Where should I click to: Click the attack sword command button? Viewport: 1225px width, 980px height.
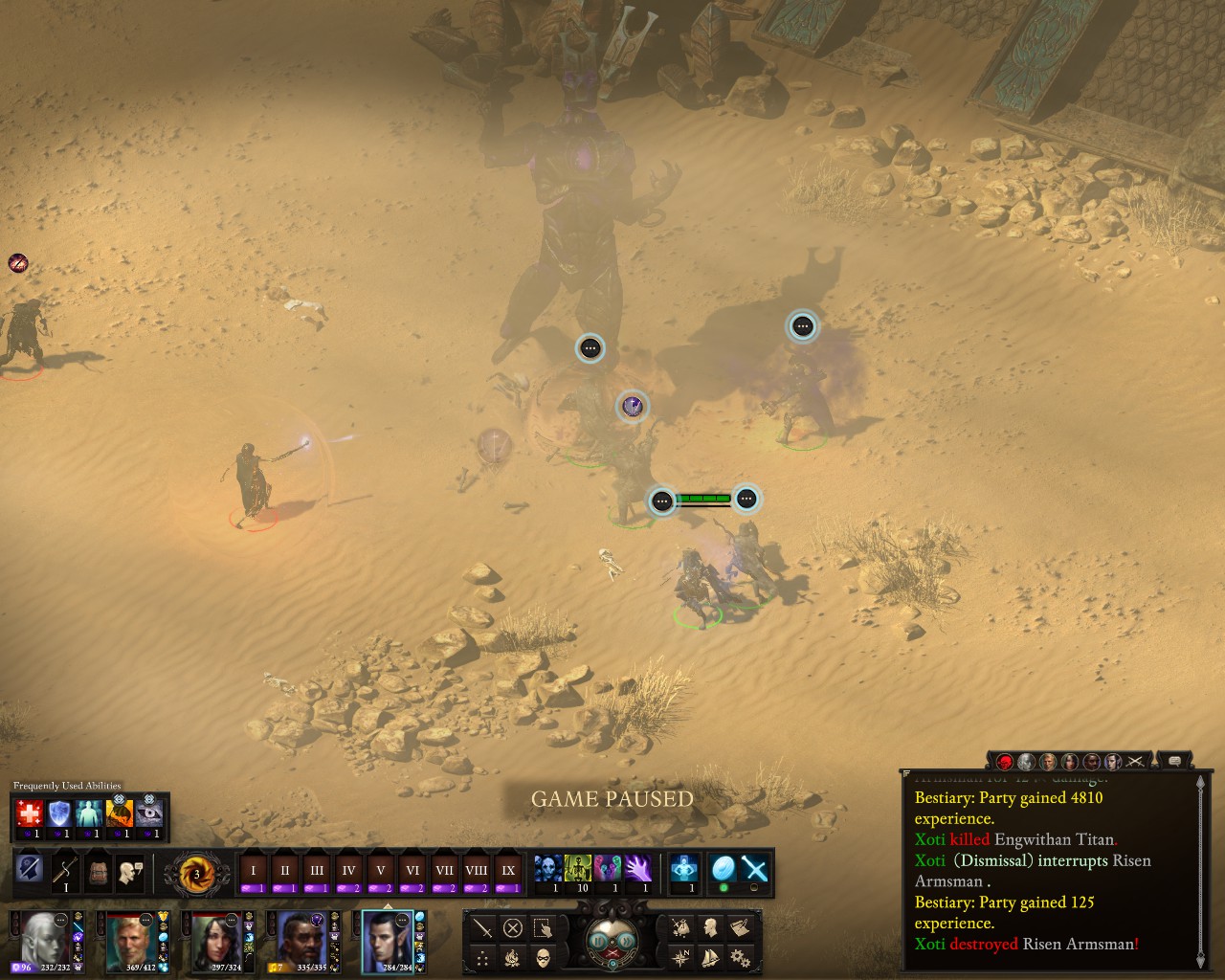483,927
